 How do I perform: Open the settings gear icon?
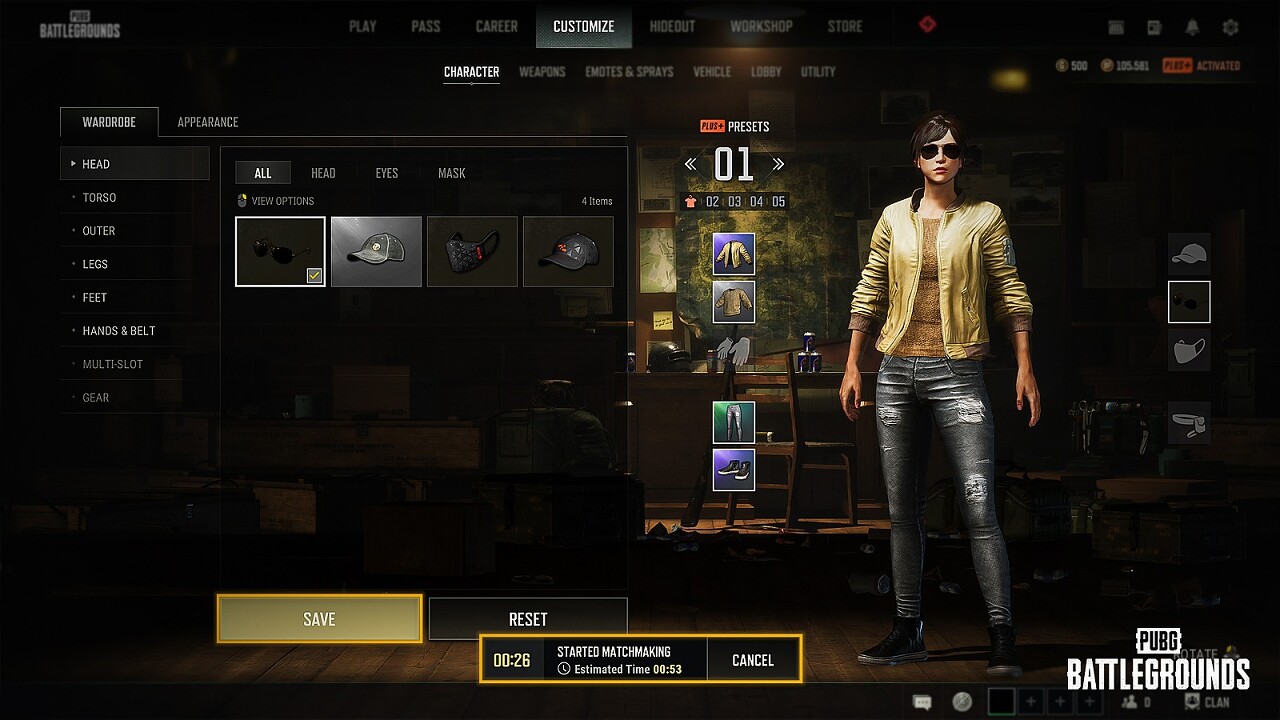(1230, 28)
